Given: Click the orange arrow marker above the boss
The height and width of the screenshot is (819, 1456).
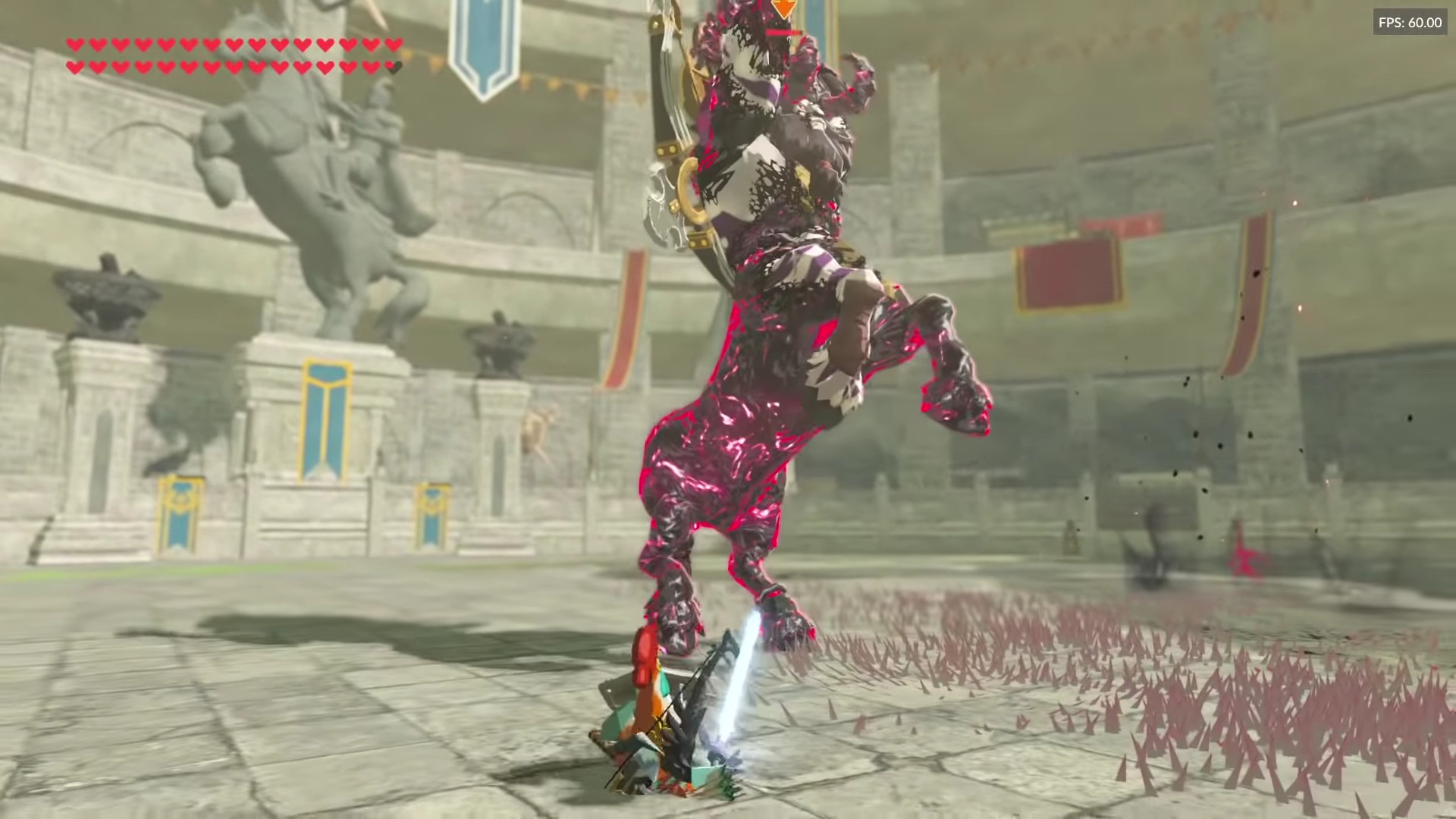Looking at the screenshot, I should pyautogui.click(x=784, y=8).
